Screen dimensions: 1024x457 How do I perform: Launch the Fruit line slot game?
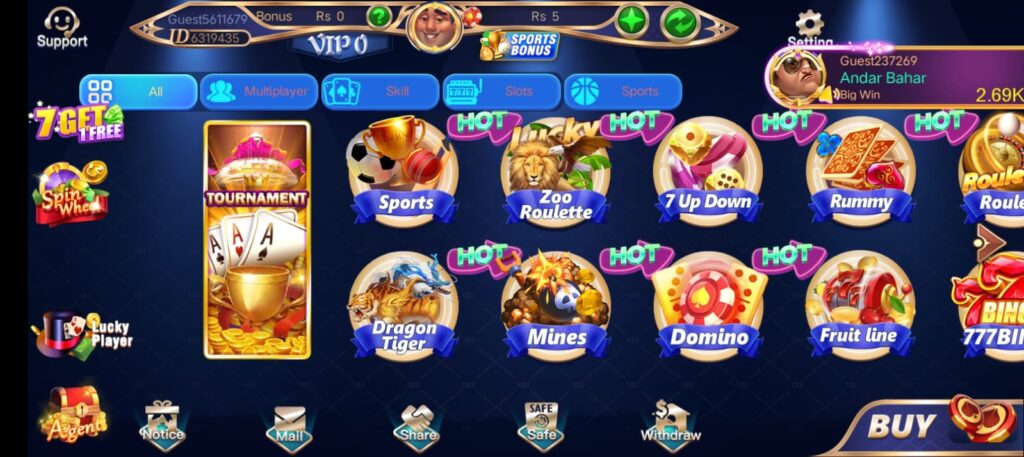pyautogui.click(x=859, y=306)
